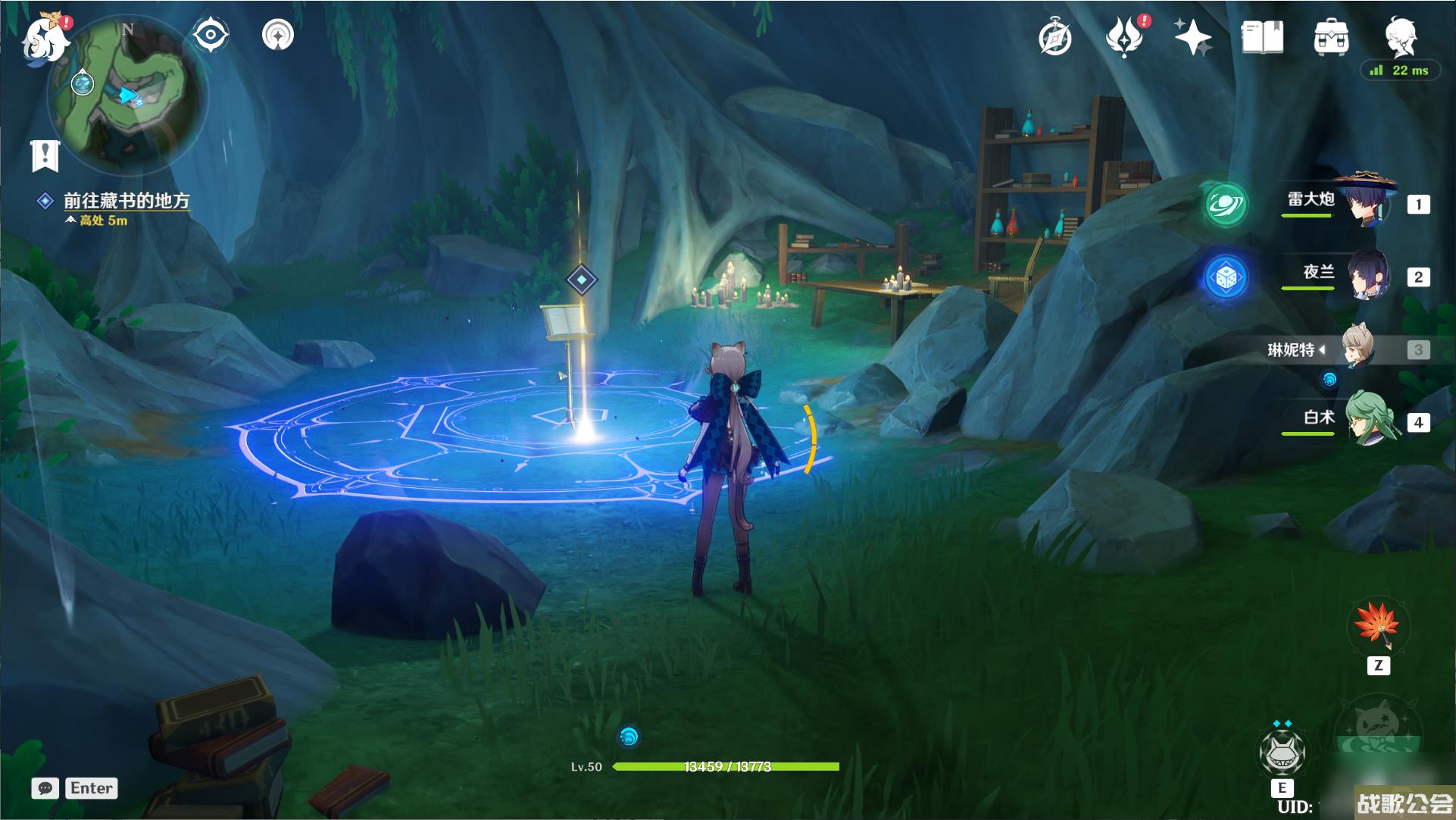The height and width of the screenshot is (820, 1456).
Task: Open the circular minimap
Action: pyautogui.click(x=127, y=95)
